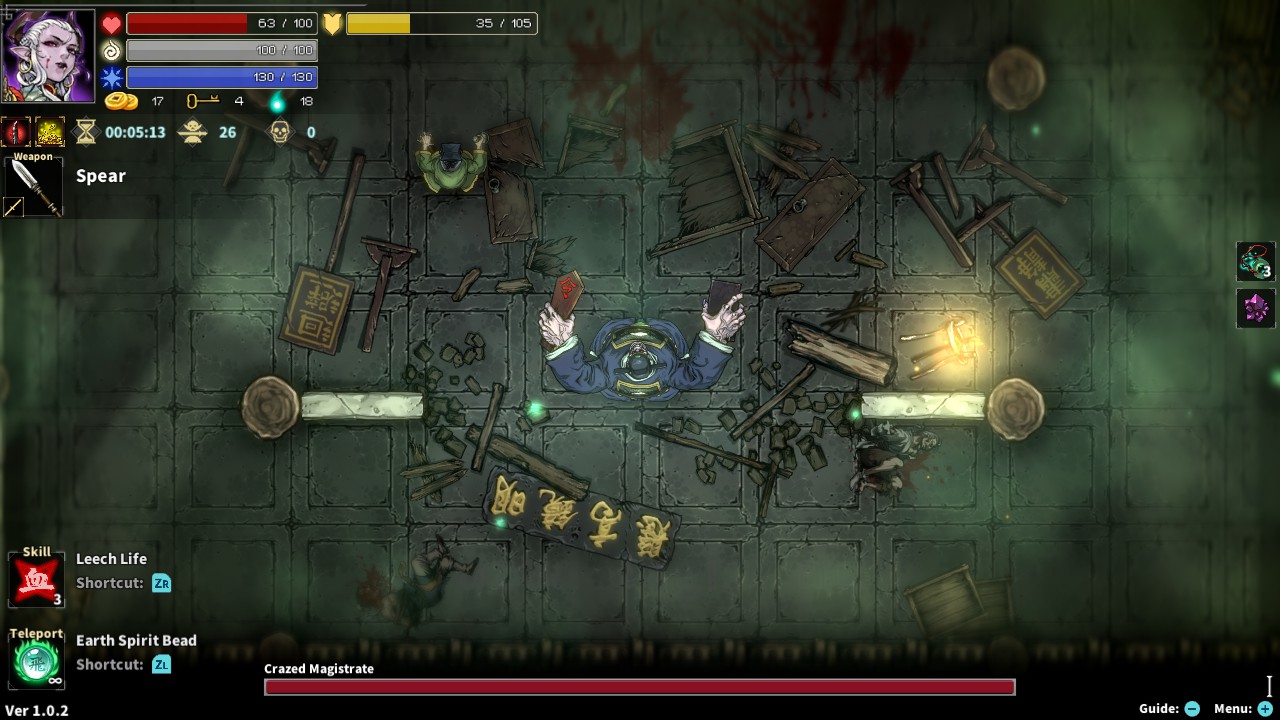Screen dimensions: 1280x720
Task: Select the gold pile status effect icon
Action: pyautogui.click(x=48, y=131)
